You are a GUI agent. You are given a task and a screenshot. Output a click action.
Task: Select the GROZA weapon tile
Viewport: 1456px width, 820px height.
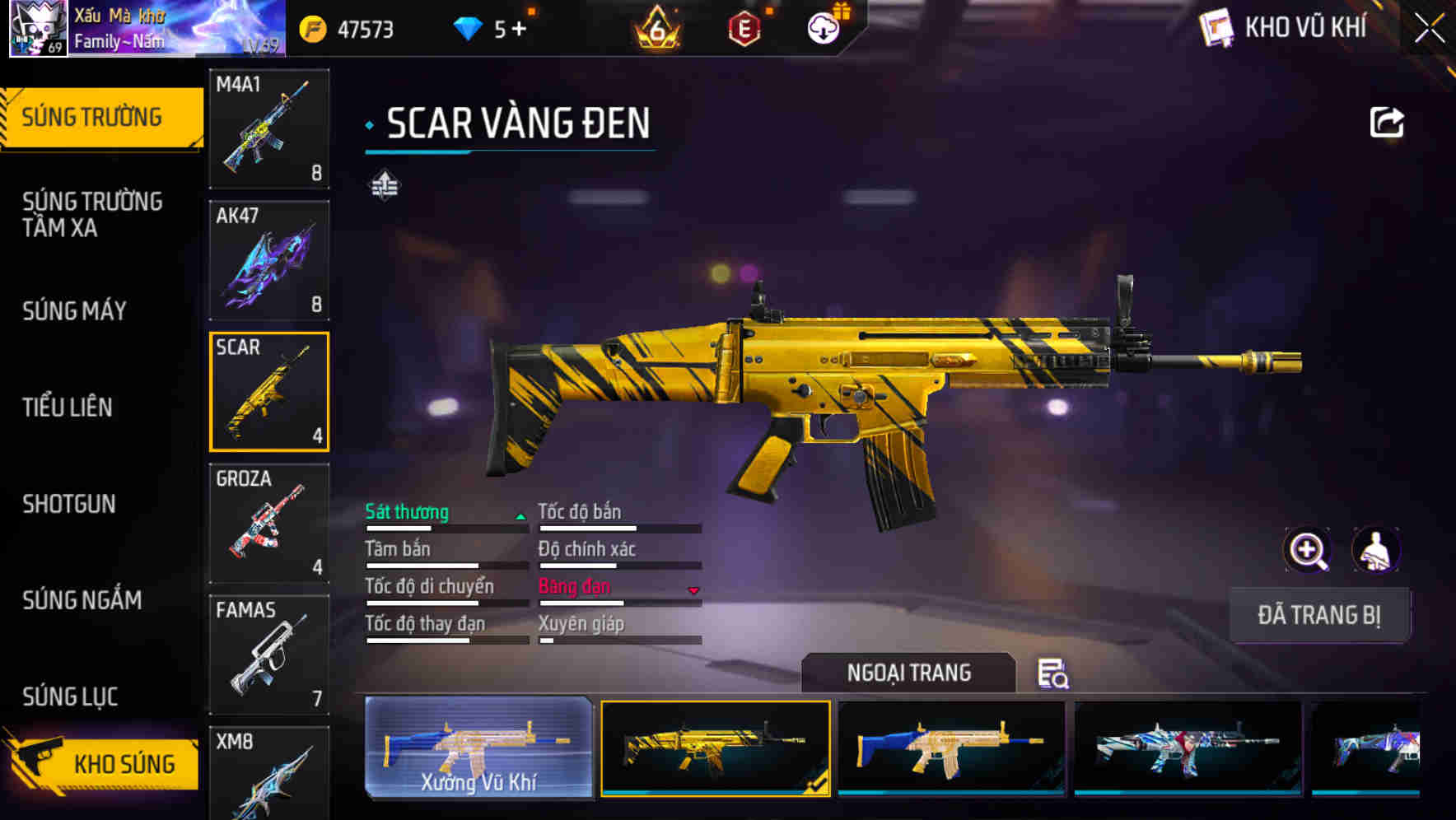click(269, 524)
